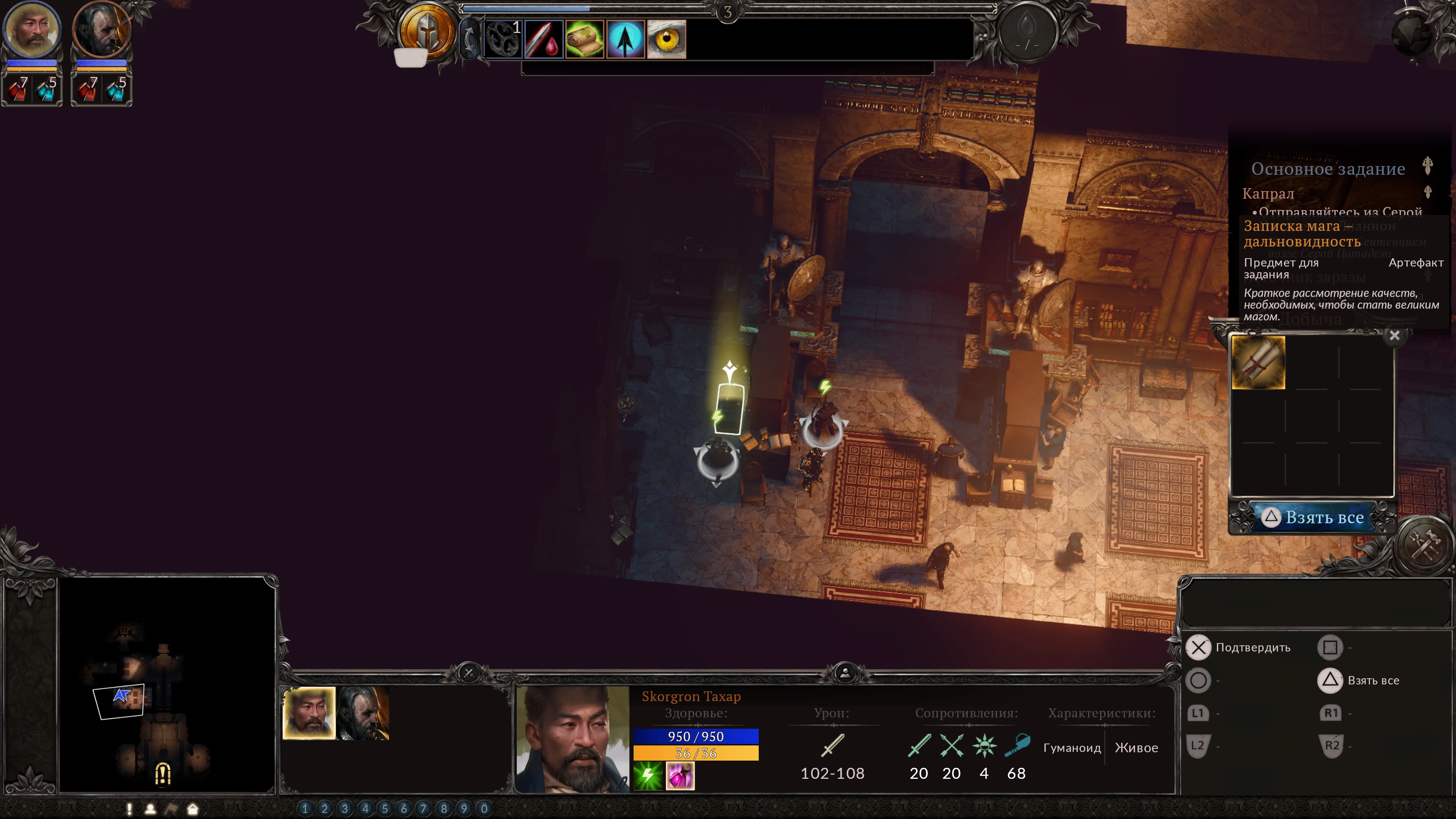
Task: Click the minimap
Action: click(167, 684)
